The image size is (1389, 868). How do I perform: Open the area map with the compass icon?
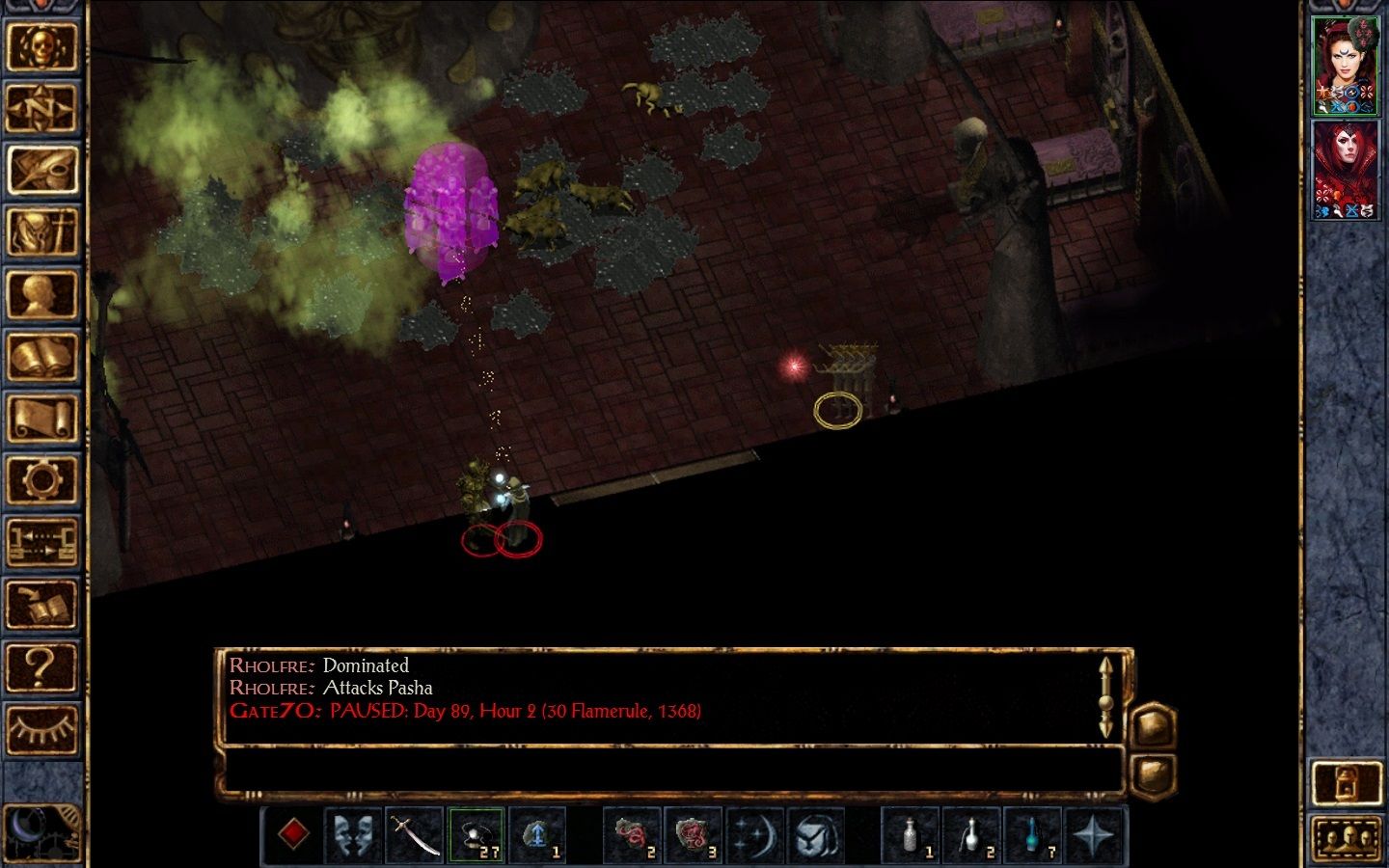pos(43,108)
